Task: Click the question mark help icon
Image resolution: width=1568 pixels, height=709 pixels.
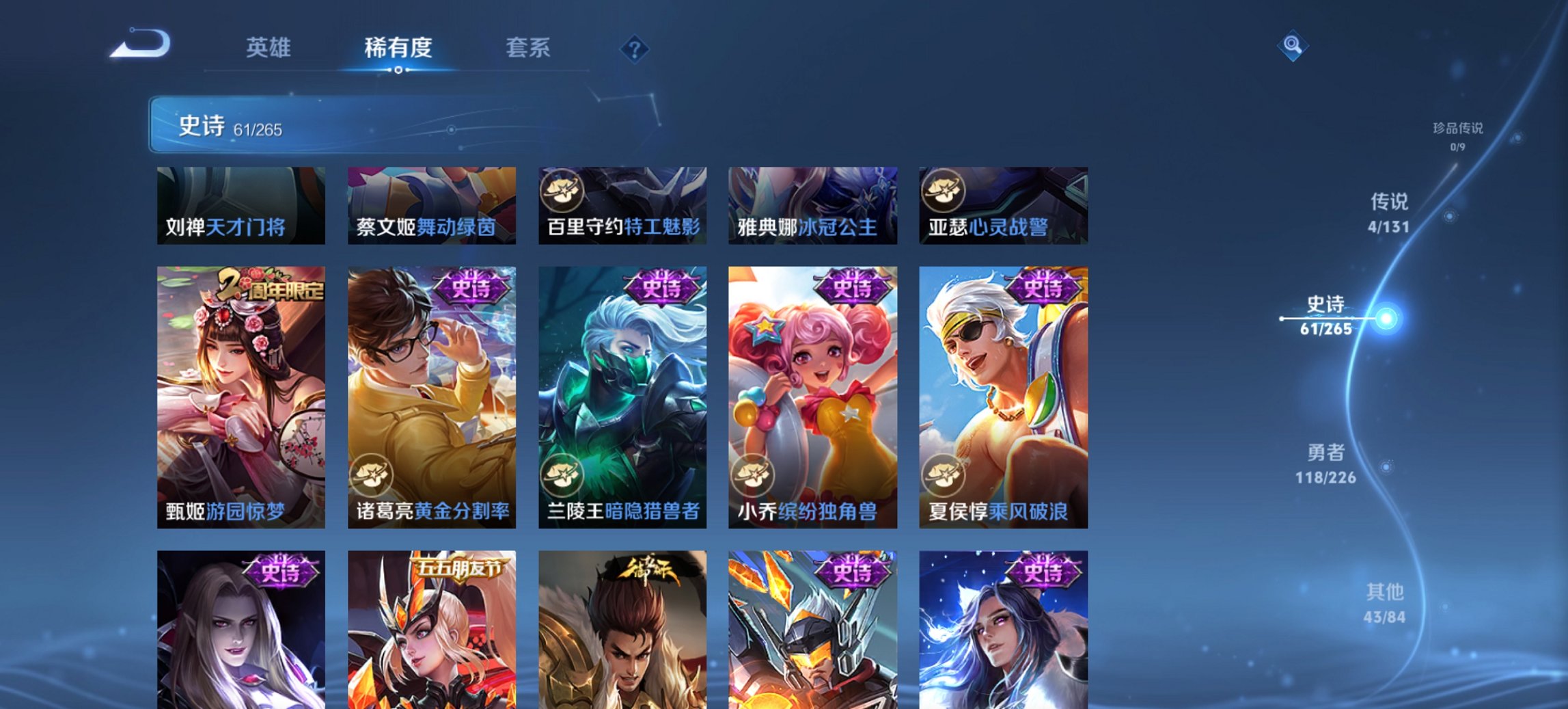Action: pos(635,49)
